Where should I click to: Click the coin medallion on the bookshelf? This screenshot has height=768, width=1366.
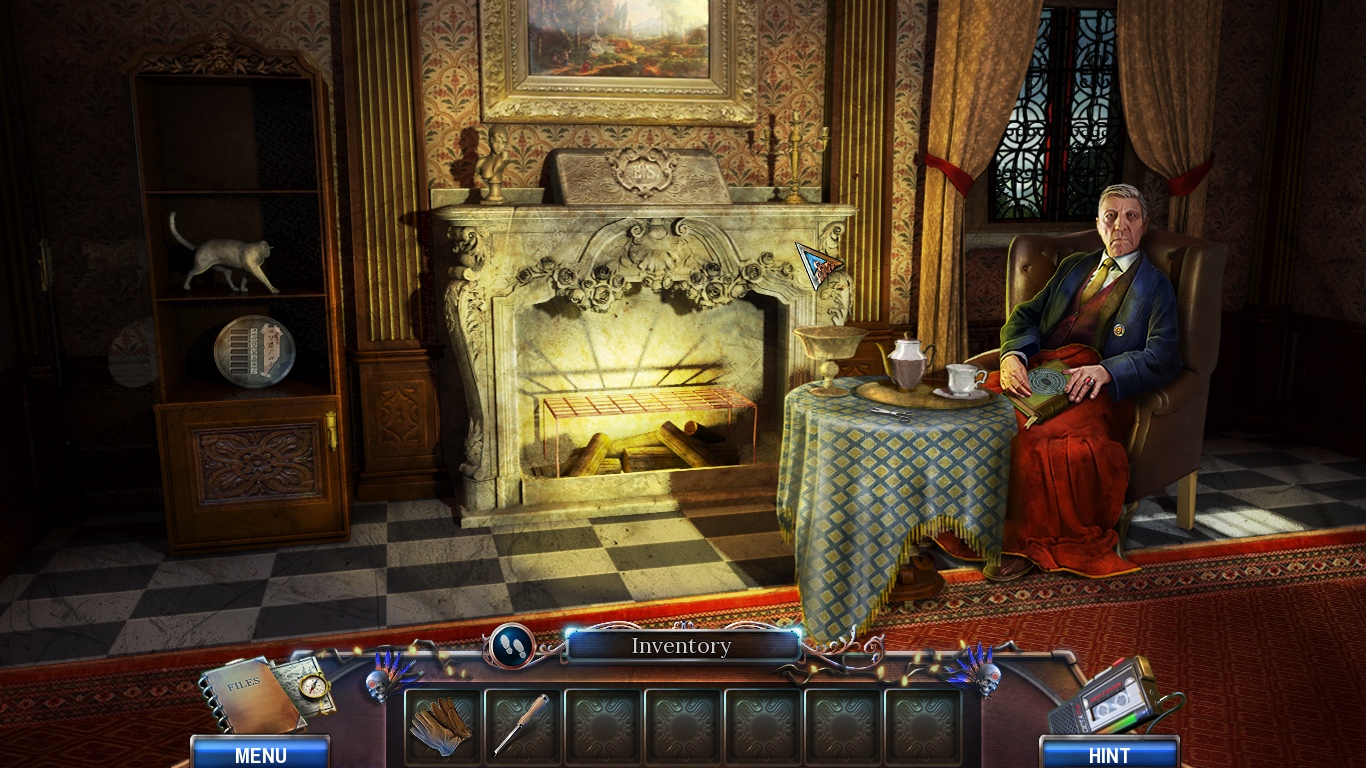253,353
